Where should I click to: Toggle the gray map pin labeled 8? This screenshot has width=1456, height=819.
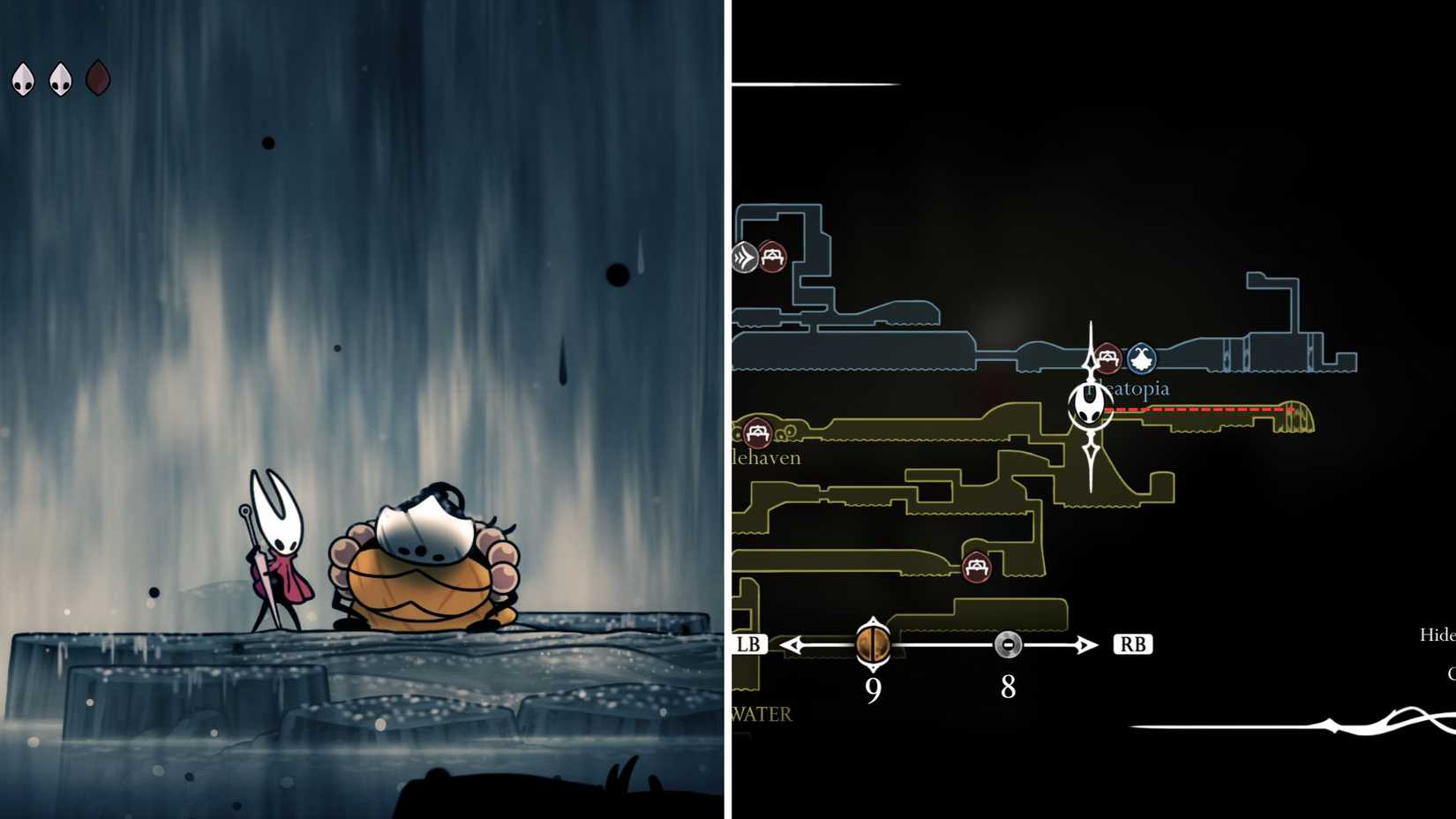(x=1008, y=645)
